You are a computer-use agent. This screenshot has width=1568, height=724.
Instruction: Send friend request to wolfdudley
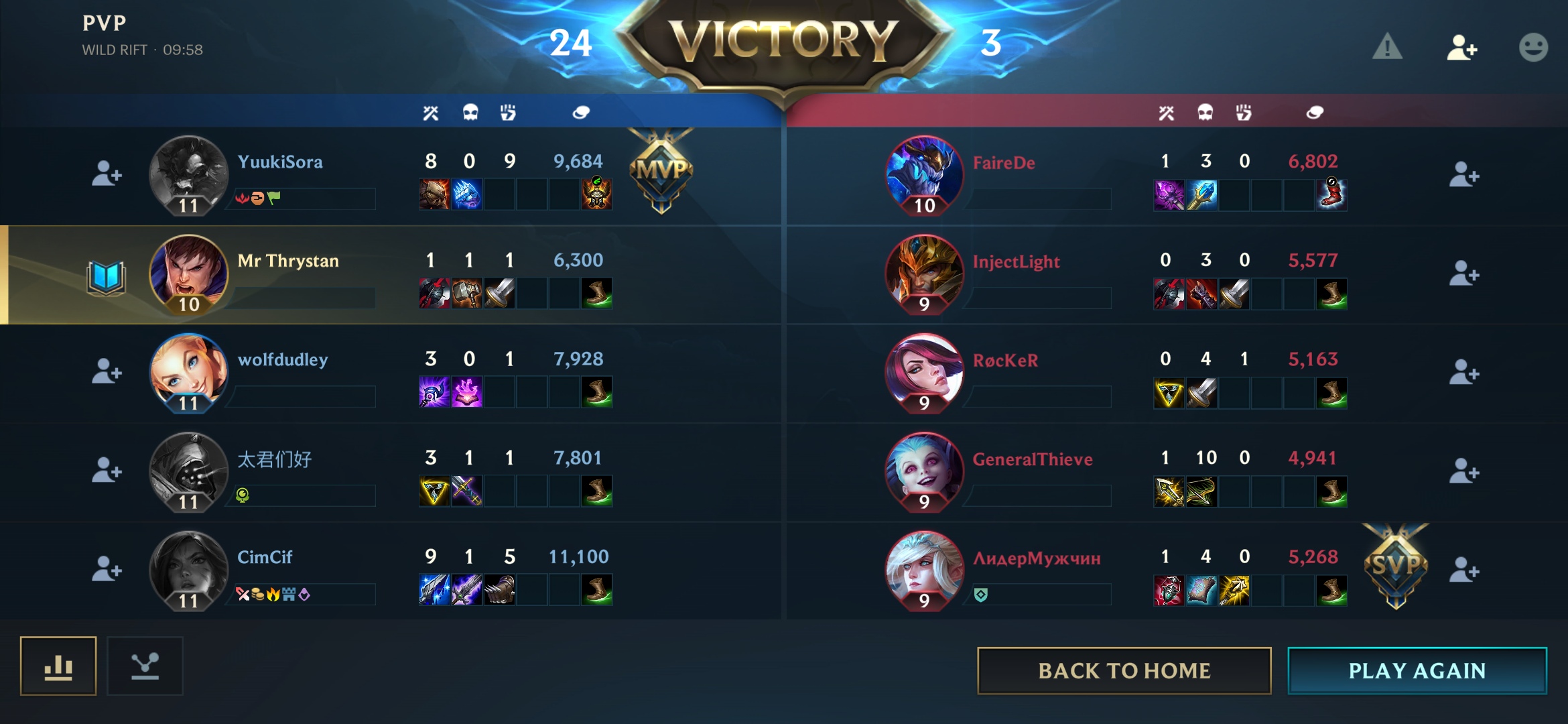(107, 371)
